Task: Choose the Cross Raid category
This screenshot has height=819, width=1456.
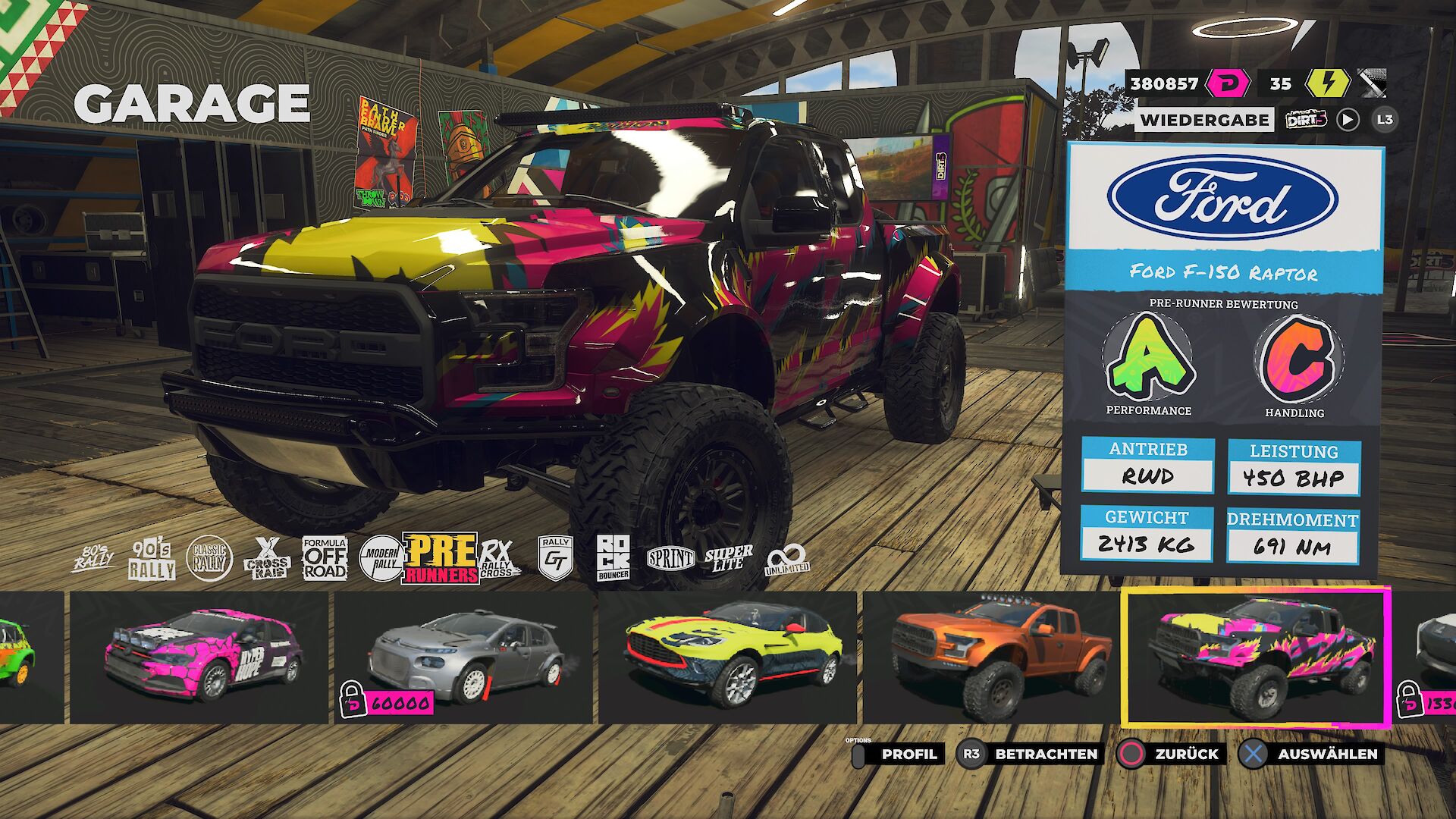Action: 267,560
